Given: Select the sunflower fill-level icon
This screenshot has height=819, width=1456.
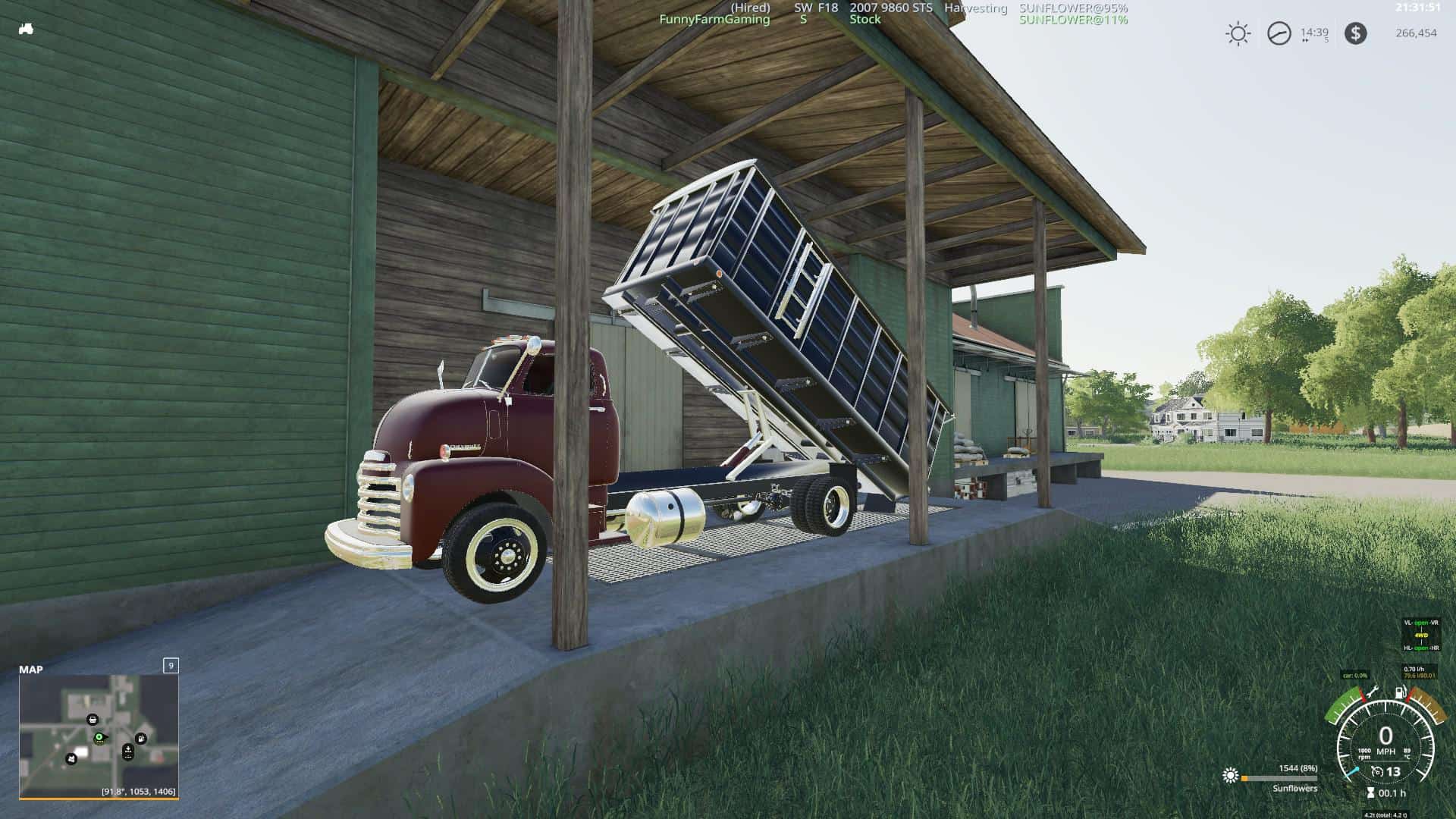Looking at the screenshot, I should [1230, 775].
